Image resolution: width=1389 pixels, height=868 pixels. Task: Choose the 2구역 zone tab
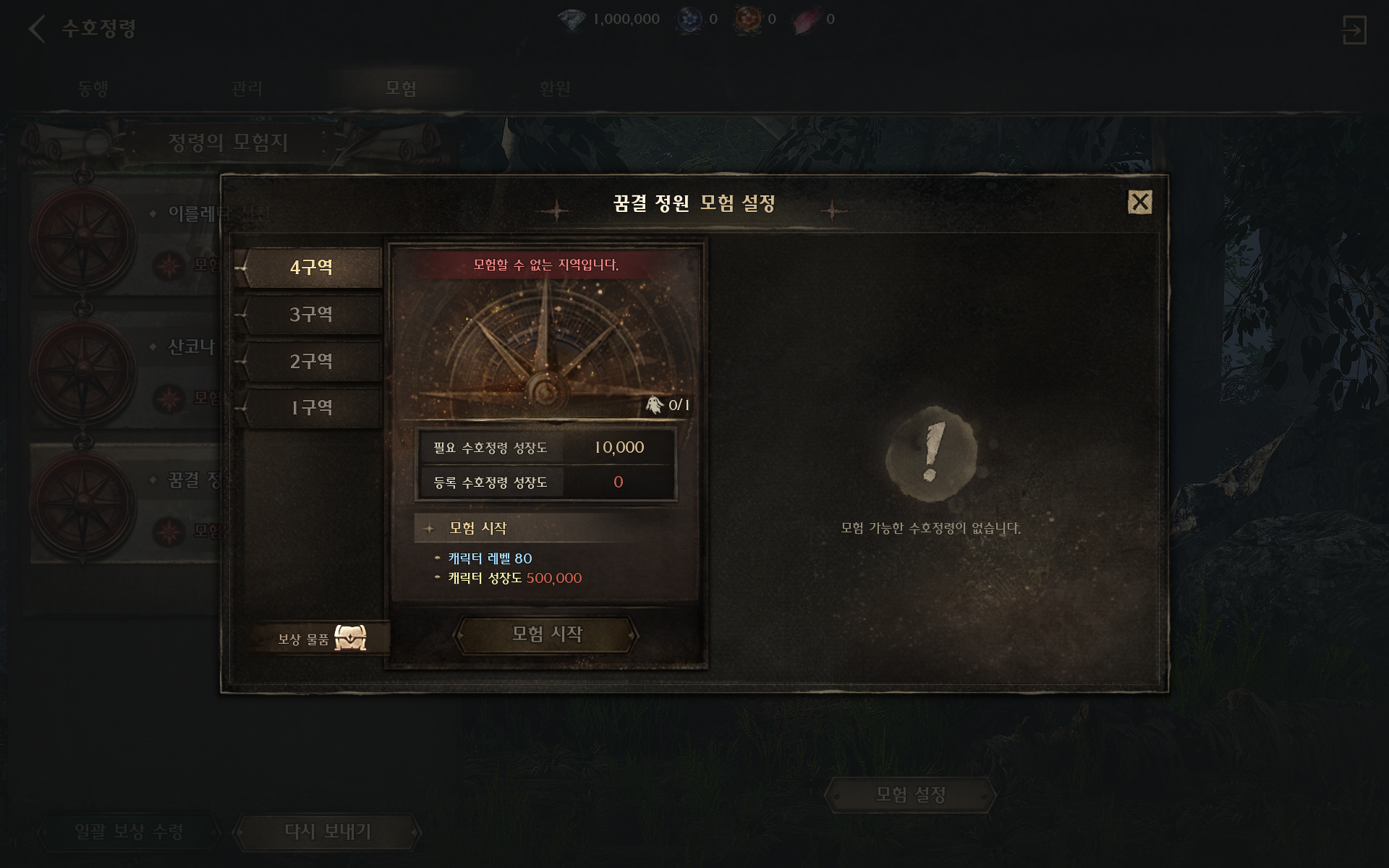[311, 362]
